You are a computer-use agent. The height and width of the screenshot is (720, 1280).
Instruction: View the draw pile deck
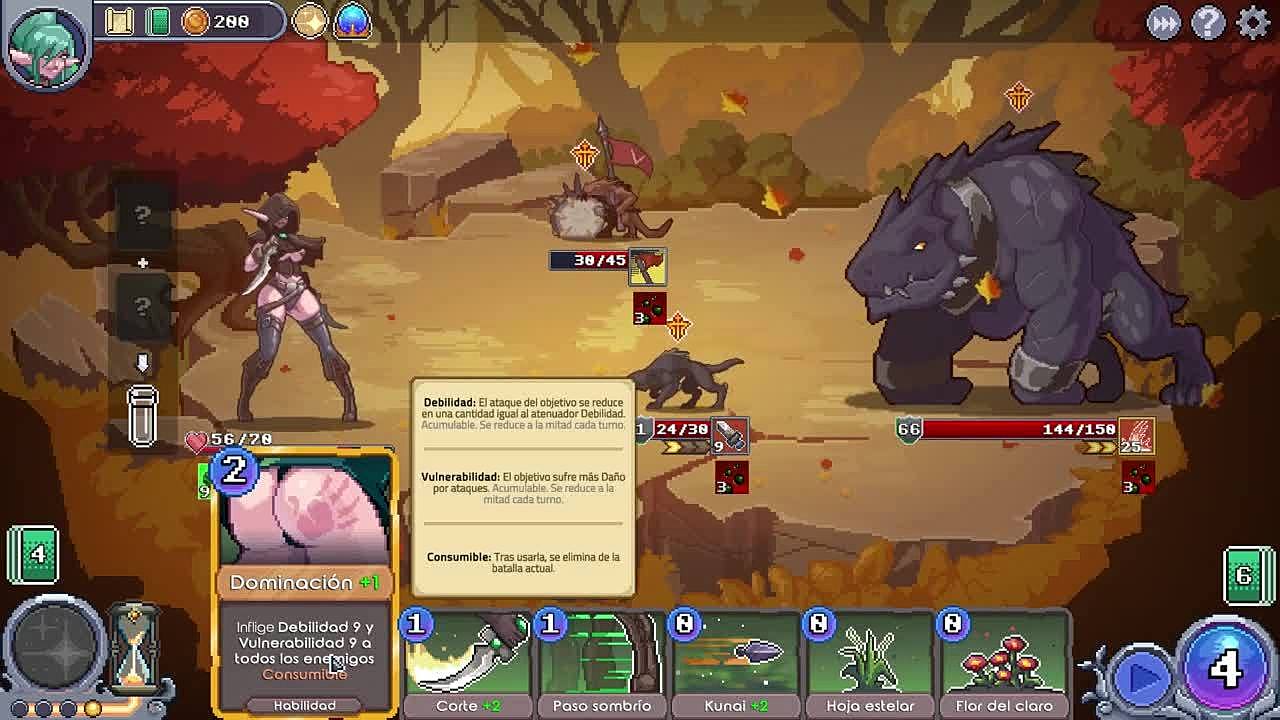click(33, 553)
